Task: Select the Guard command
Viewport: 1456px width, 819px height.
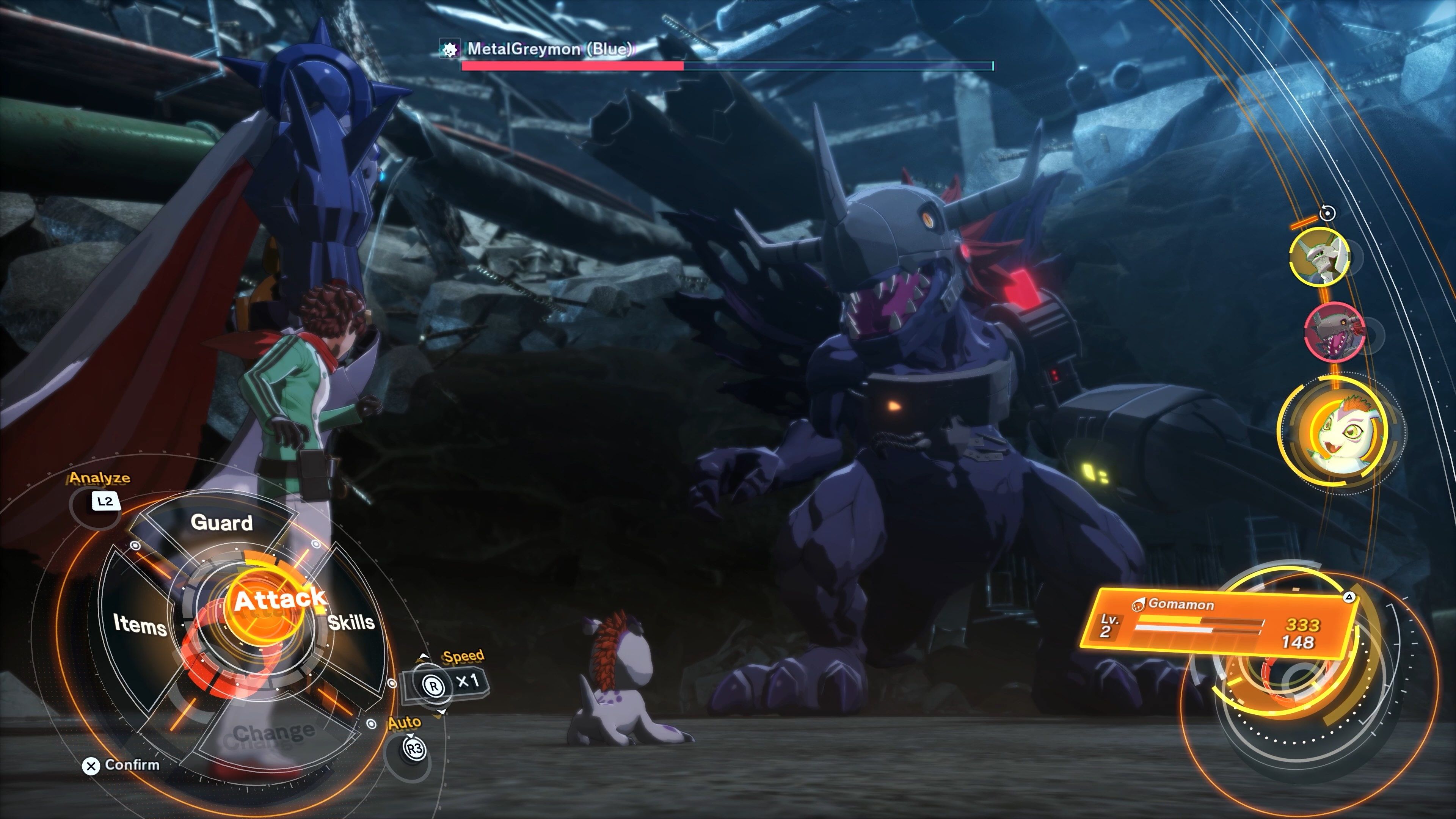Action: (221, 523)
